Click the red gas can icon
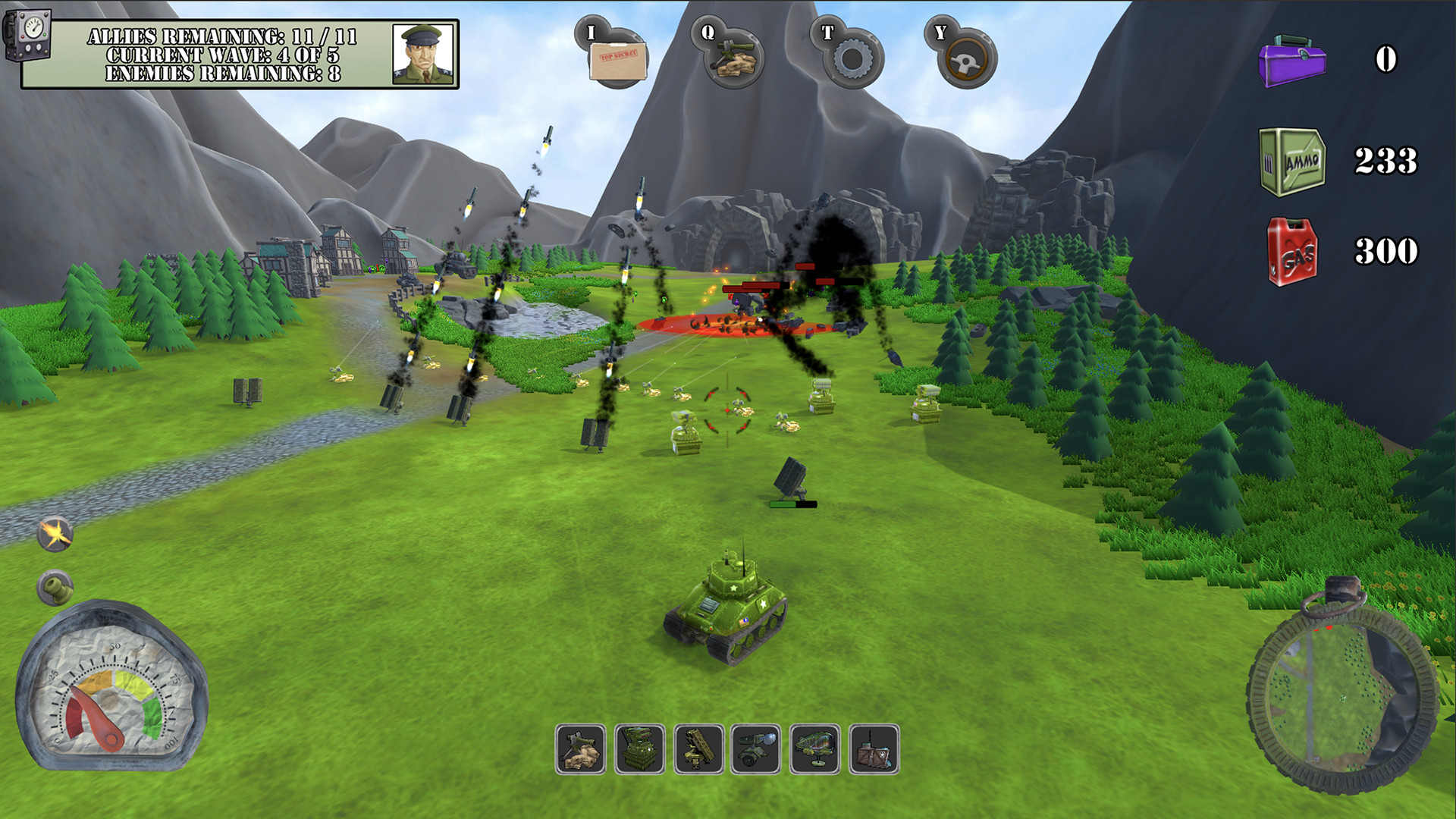The image size is (1456, 819). coord(1293,253)
